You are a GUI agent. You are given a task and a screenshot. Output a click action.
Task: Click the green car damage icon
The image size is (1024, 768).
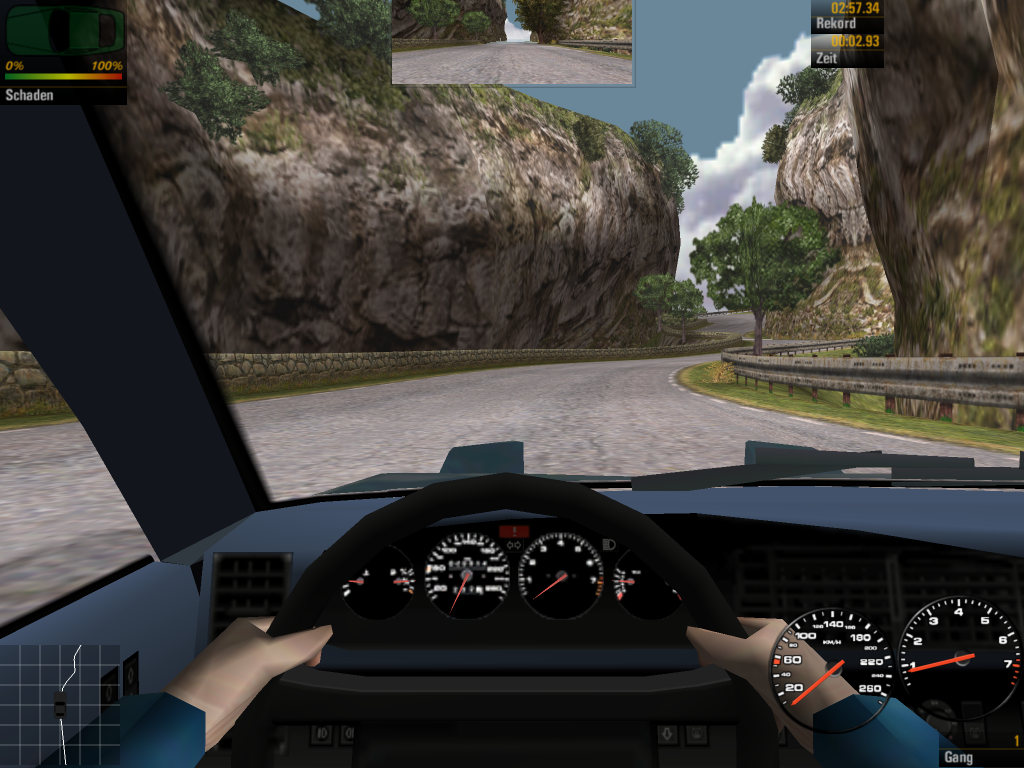pos(64,31)
